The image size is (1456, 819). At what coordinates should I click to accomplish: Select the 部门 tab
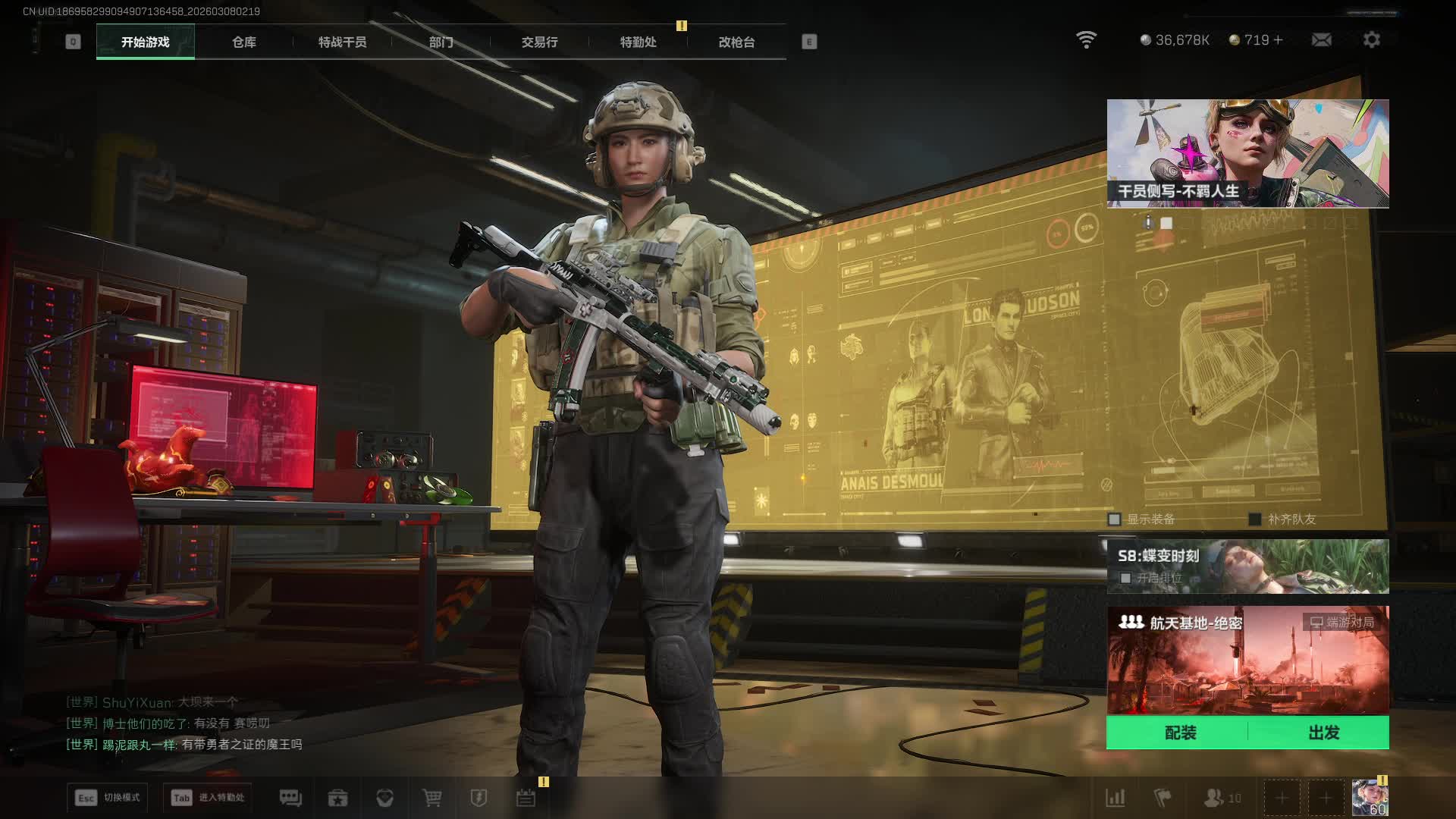[441, 42]
